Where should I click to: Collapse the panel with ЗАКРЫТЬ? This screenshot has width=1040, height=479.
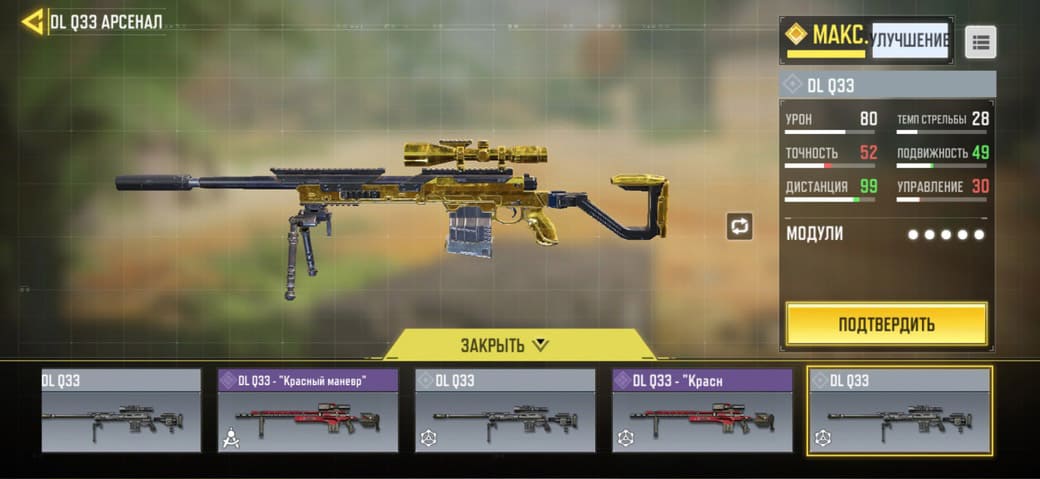tap(504, 345)
